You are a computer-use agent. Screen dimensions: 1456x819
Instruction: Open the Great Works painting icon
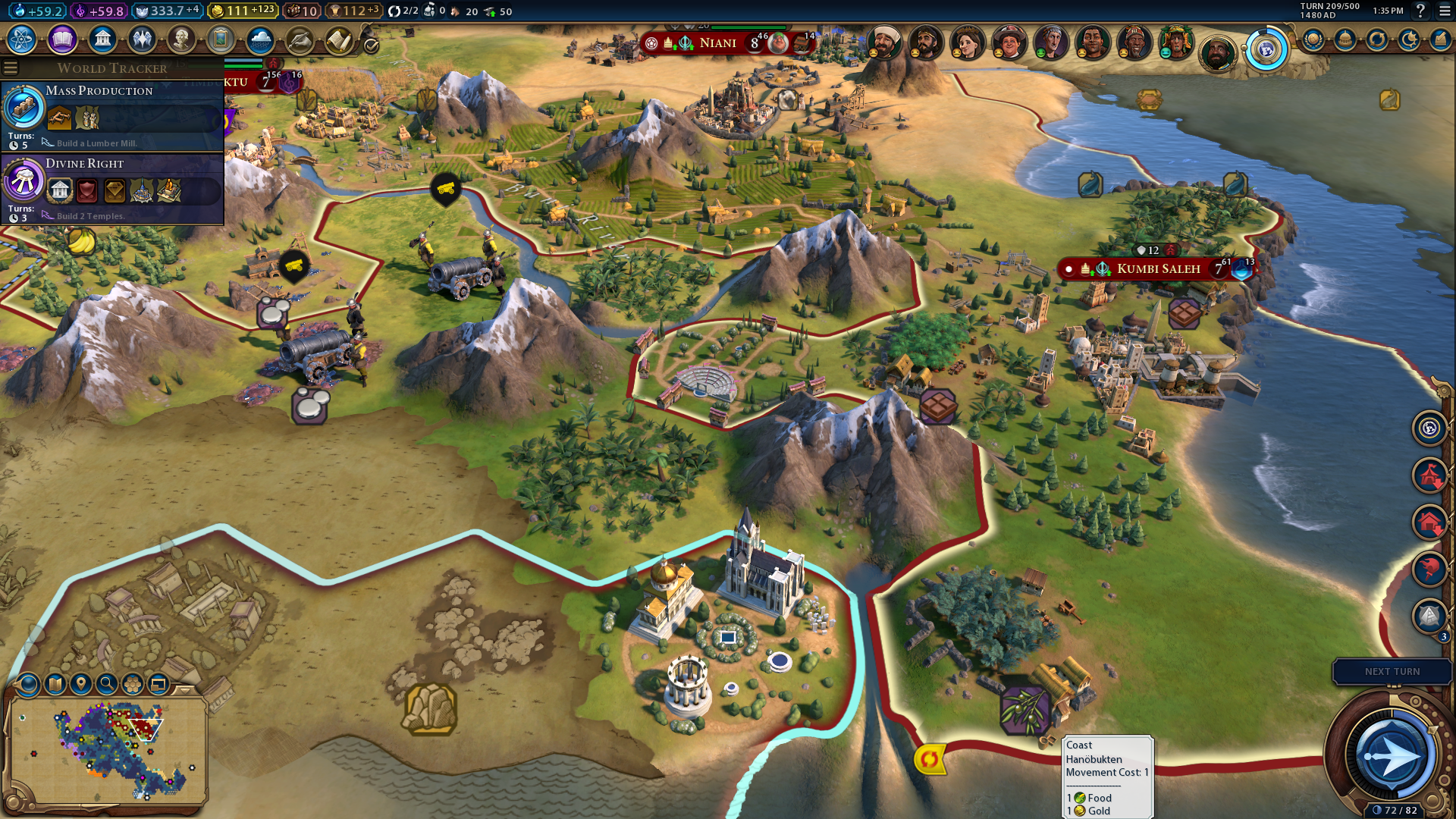pyautogui.click(x=221, y=39)
